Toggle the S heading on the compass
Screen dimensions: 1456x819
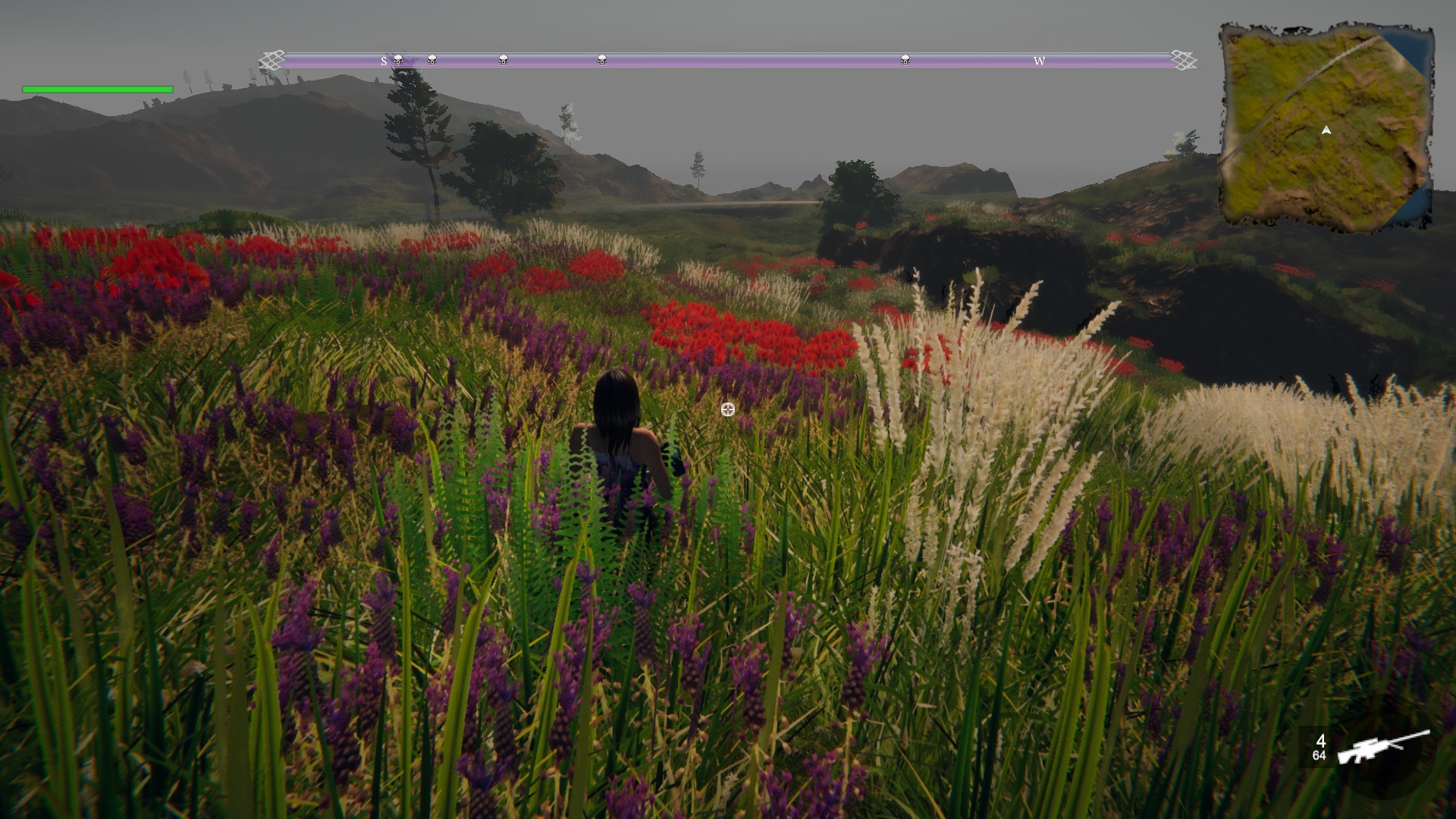pos(384,60)
